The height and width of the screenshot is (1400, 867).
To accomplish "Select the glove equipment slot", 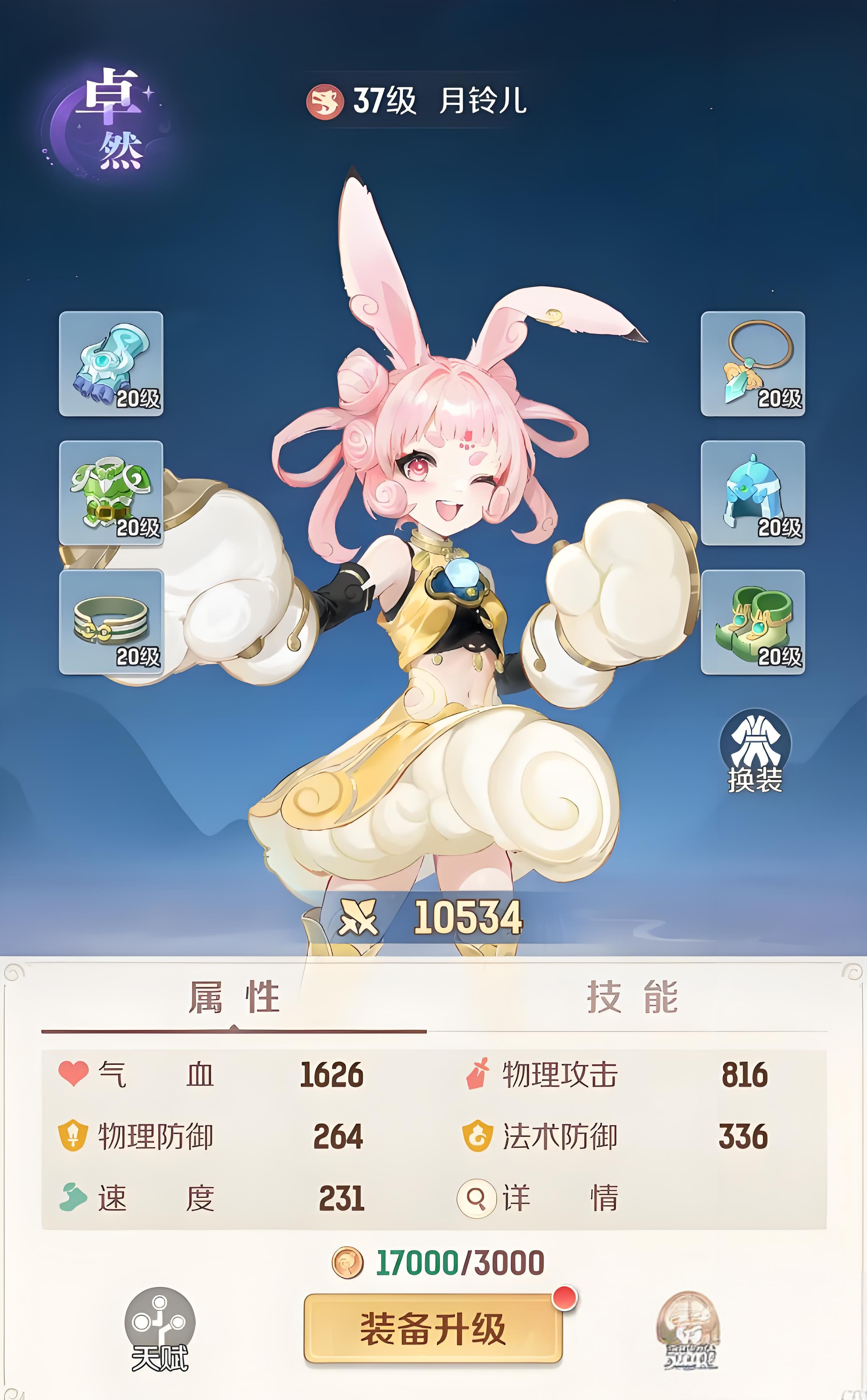I will point(111,364).
